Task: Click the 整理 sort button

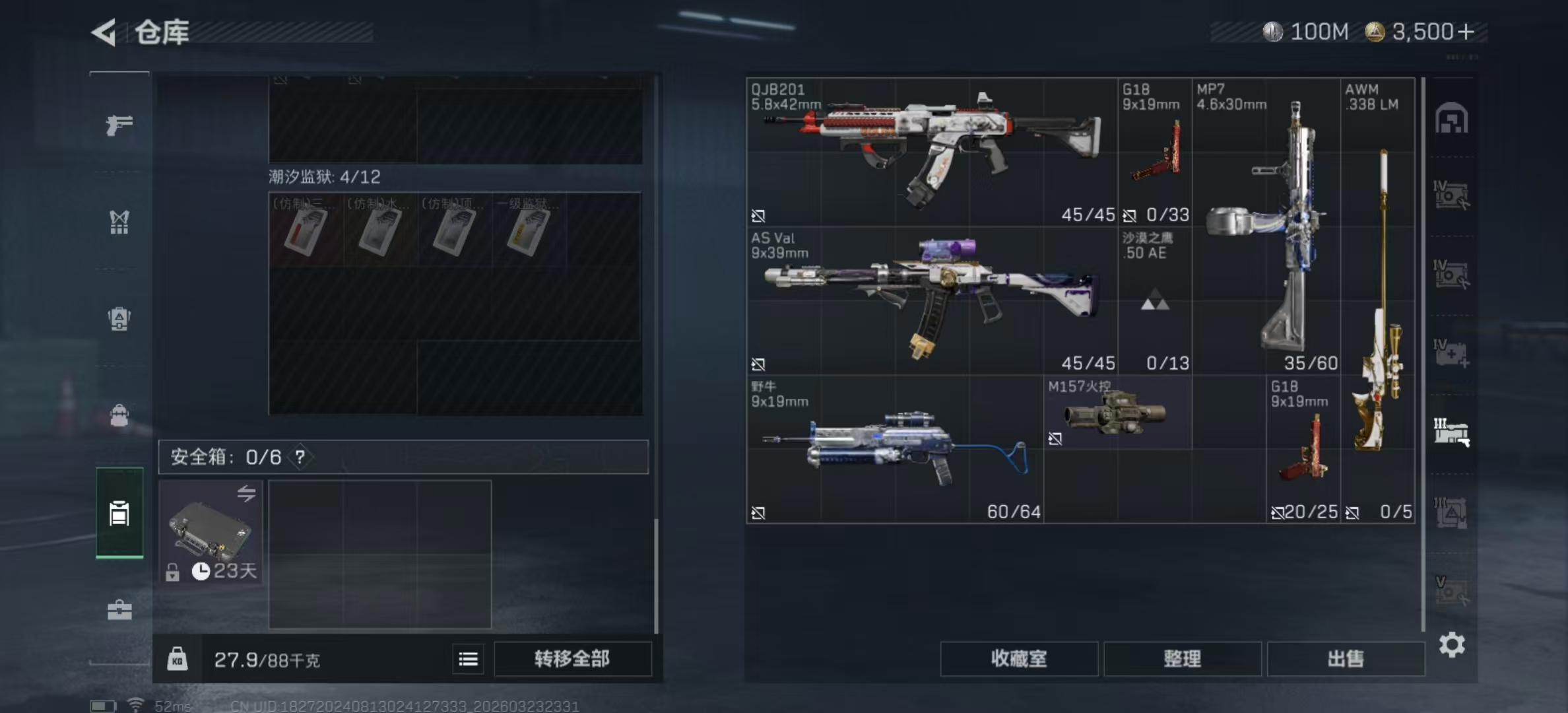Action: [1182, 658]
